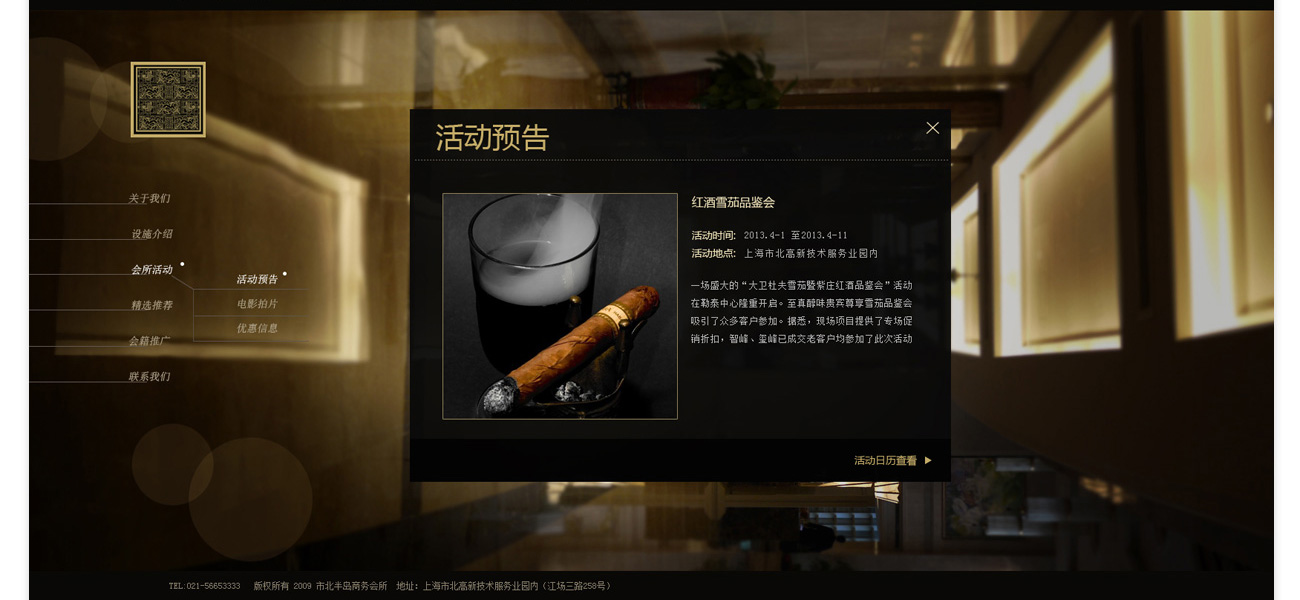Click the square gold club logo

tap(168, 100)
